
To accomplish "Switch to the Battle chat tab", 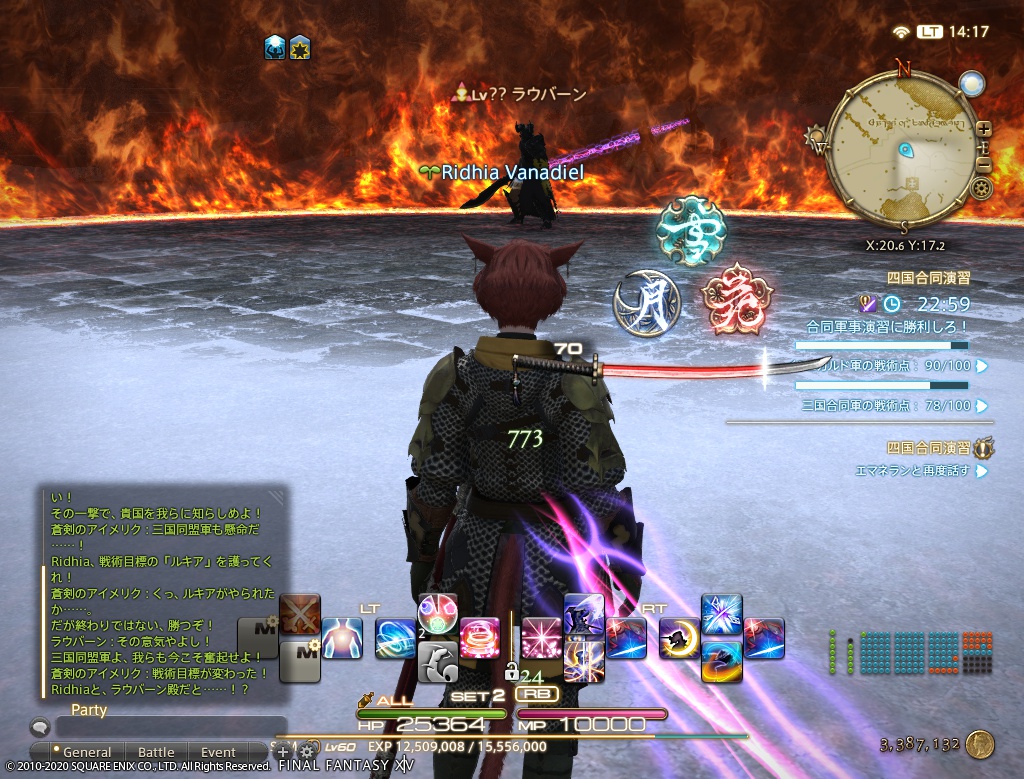I will [x=156, y=752].
